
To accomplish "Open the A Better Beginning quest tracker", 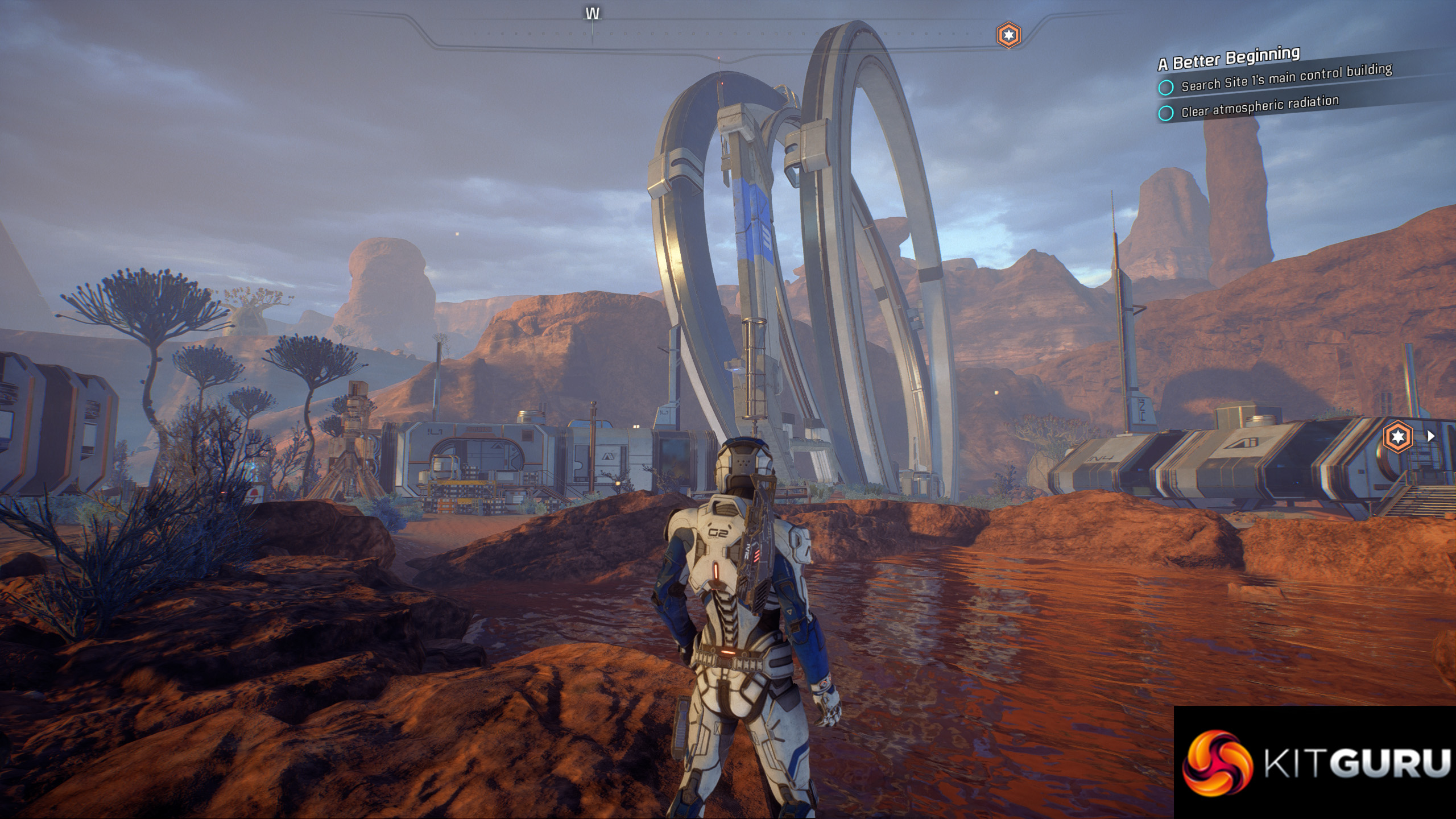I will pyautogui.click(x=1229, y=59).
